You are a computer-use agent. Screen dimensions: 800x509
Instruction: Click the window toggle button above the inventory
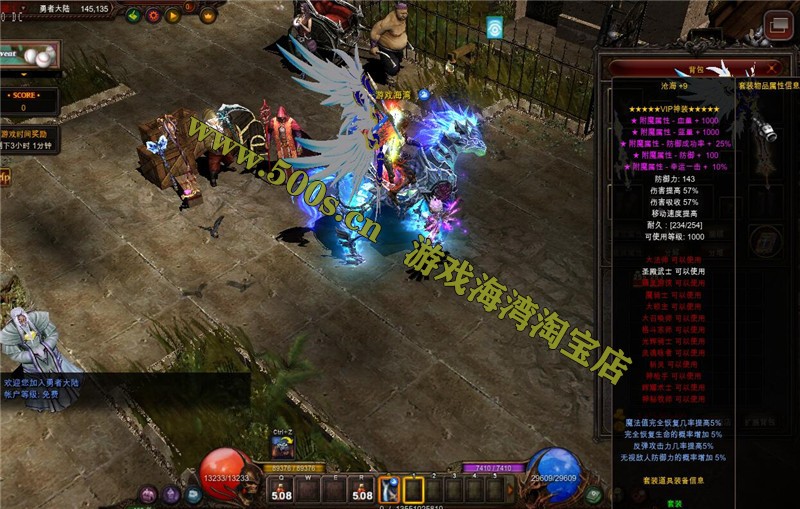pos(775,23)
